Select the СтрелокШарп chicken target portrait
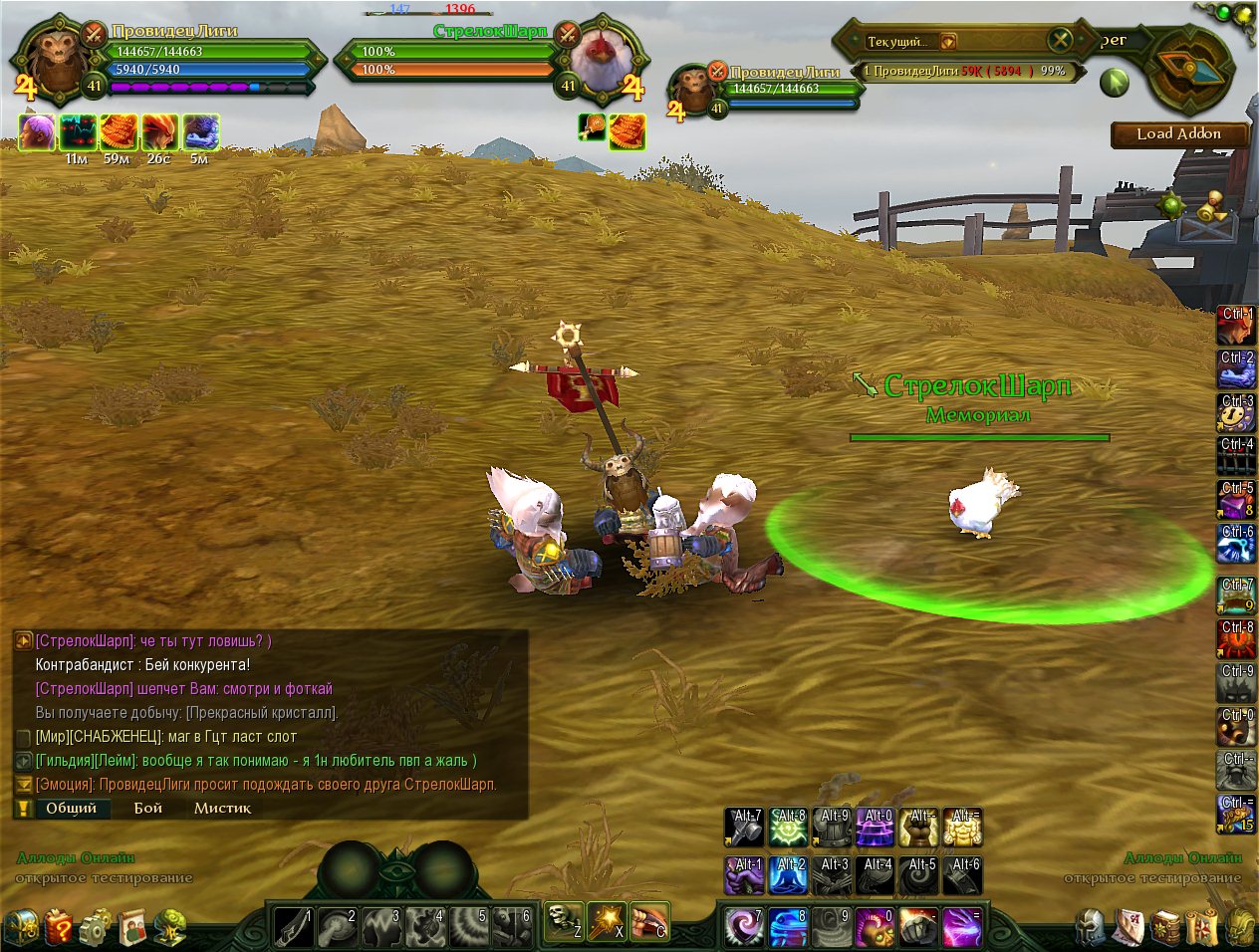The image size is (1259, 952). [x=601, y=58]
